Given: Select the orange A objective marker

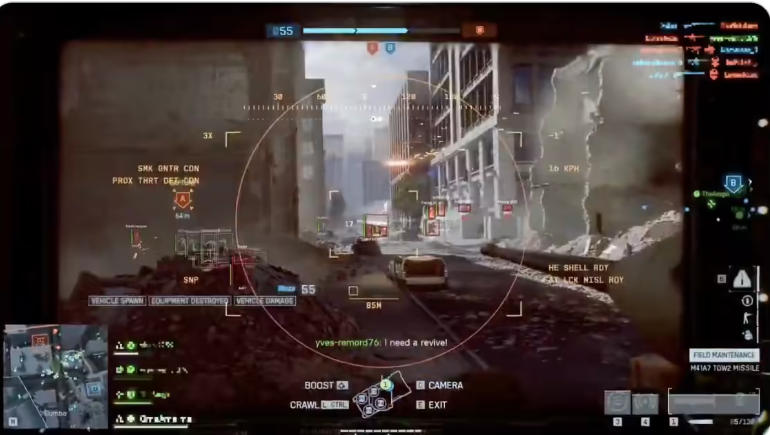Looking at the screenshot, I should tap(182, 199).
